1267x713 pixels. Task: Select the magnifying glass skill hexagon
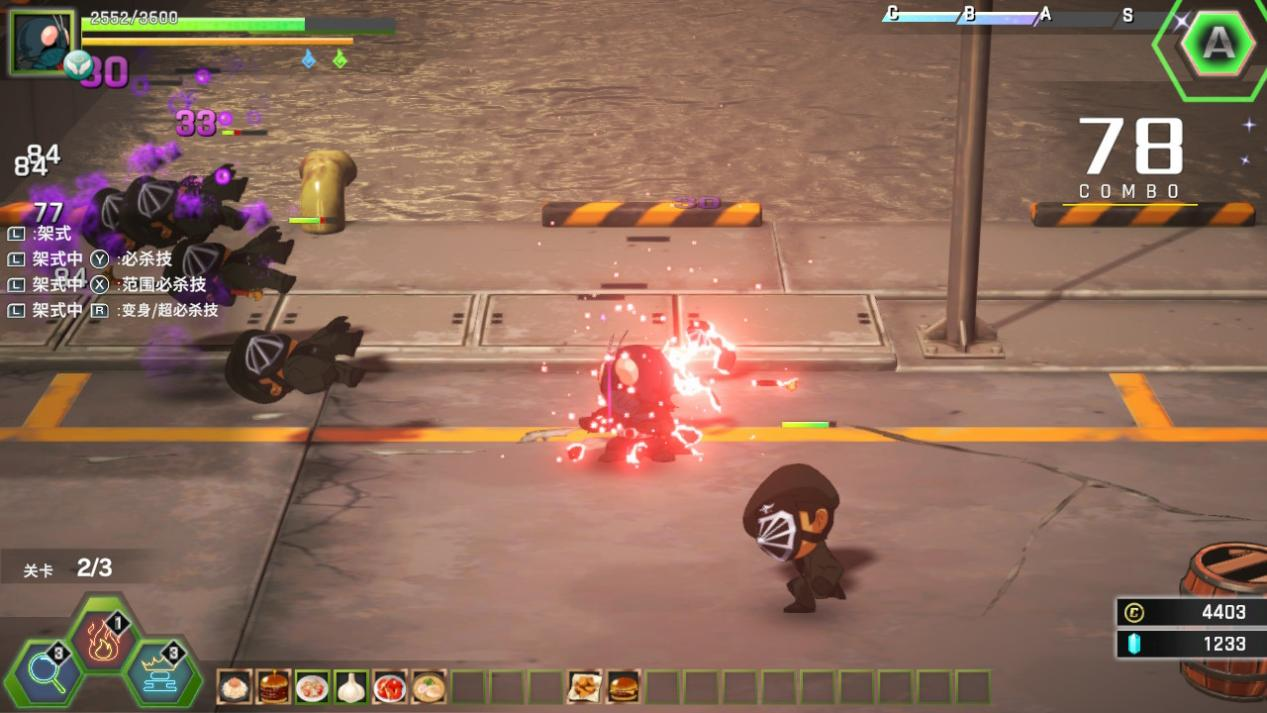coord(46,674)
